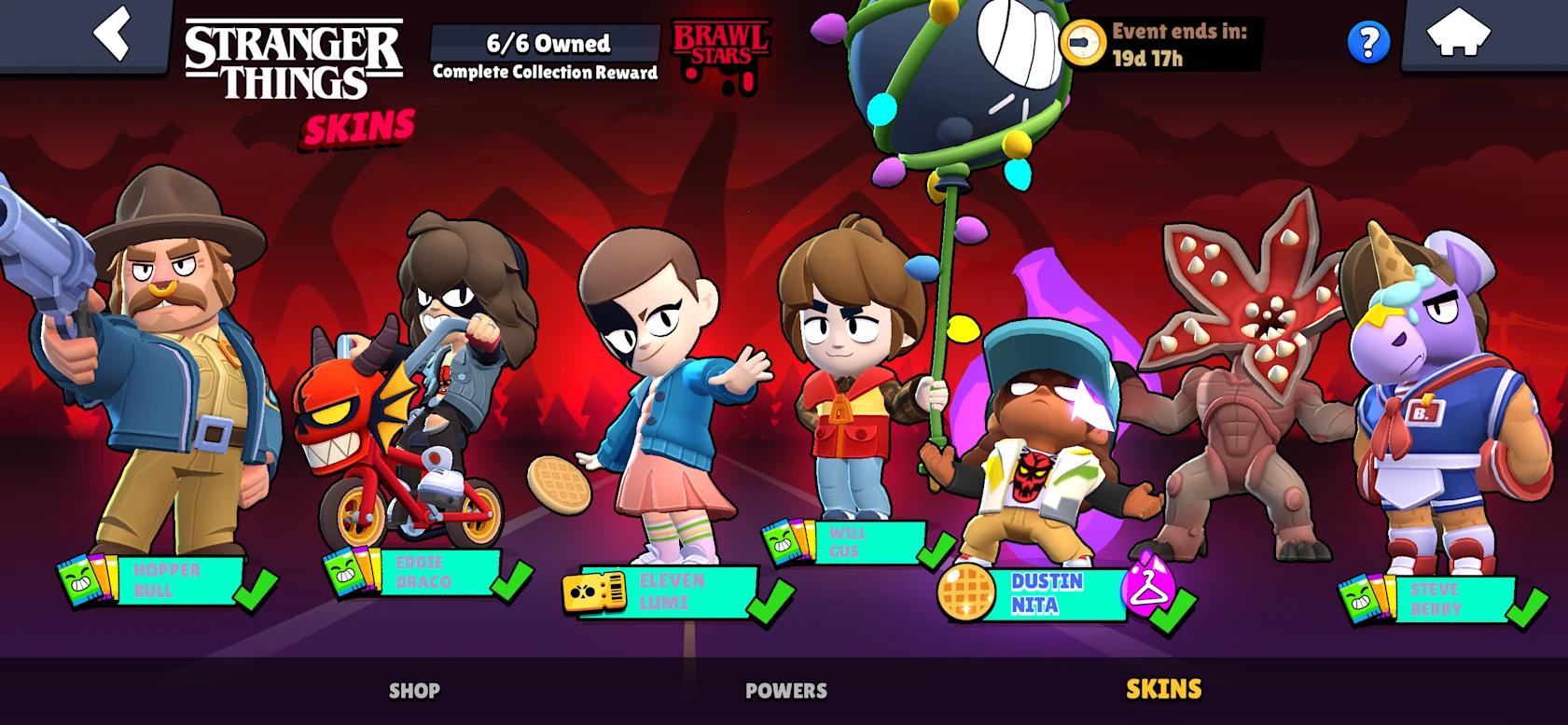Switch to the SHOP tab
Screen dimensions: 1568x725
tap(414, 690)
